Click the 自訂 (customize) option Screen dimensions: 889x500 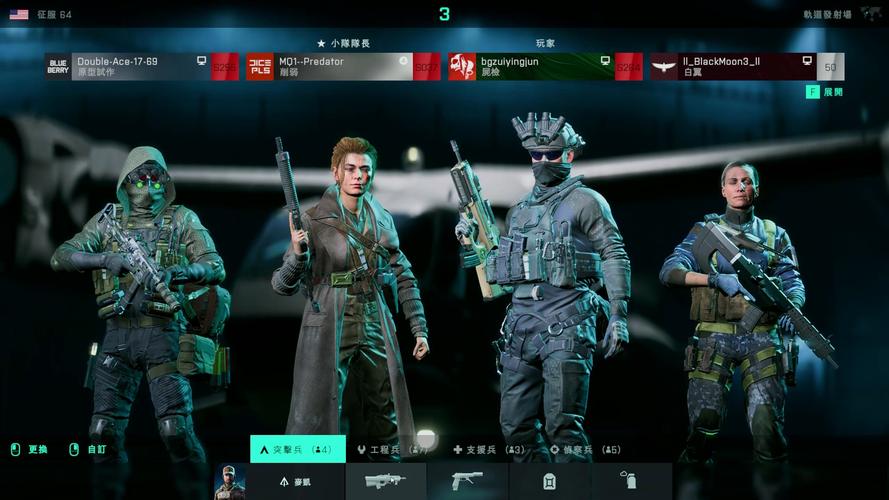tap(88, 450)
